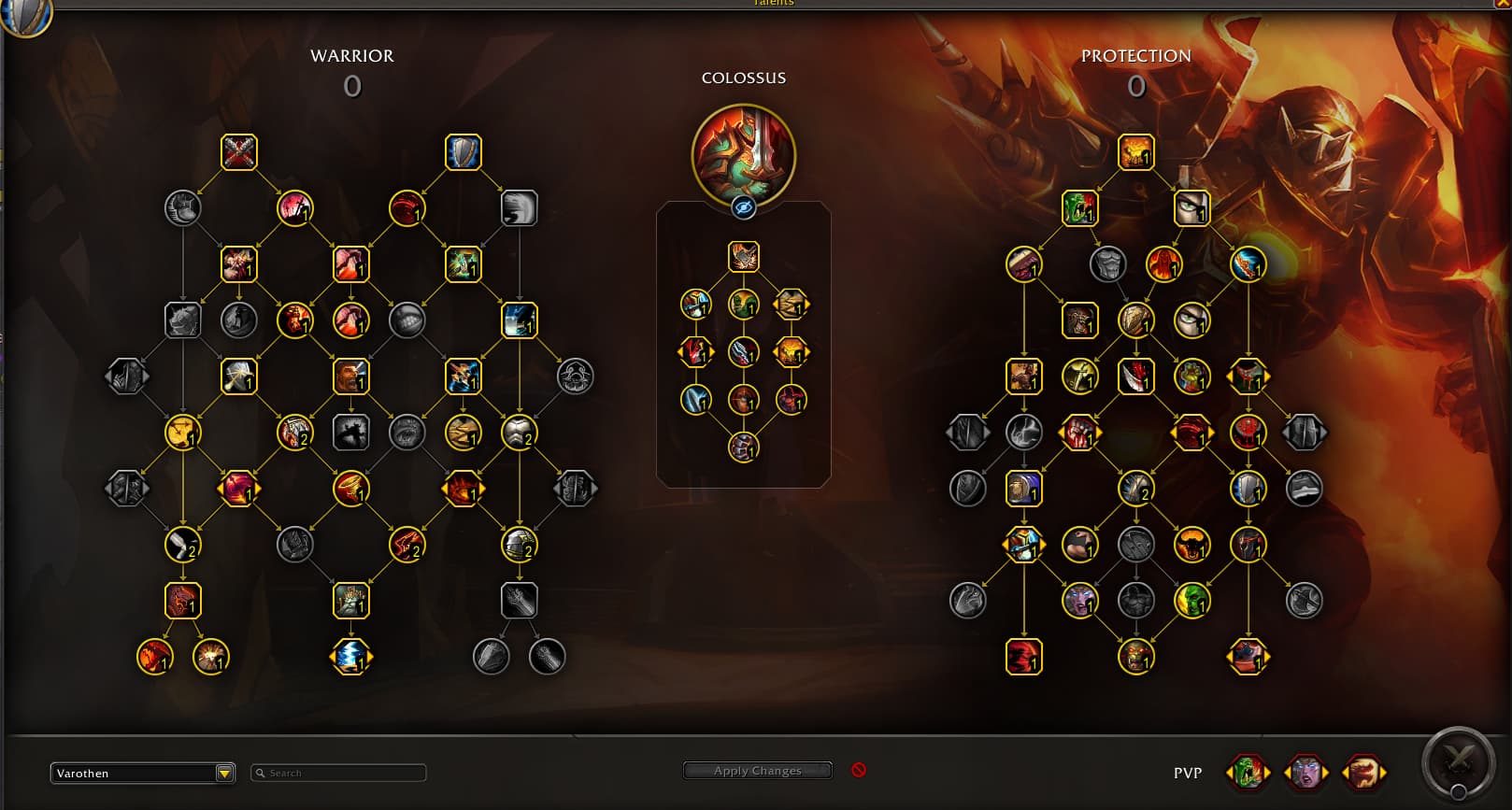Select the green orc PVP talent slot

(x=1248, y=773)
